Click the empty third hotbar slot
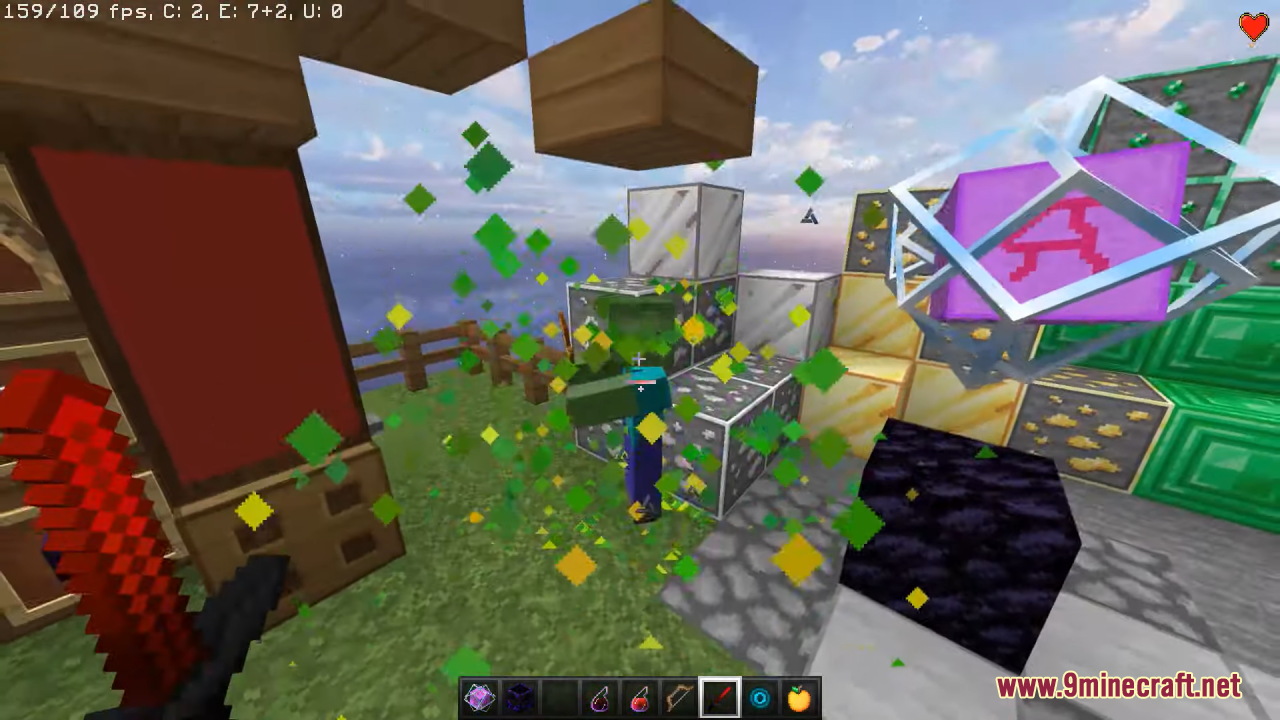The height and width of the screenshot is (720, 1280). pos(560,697)
